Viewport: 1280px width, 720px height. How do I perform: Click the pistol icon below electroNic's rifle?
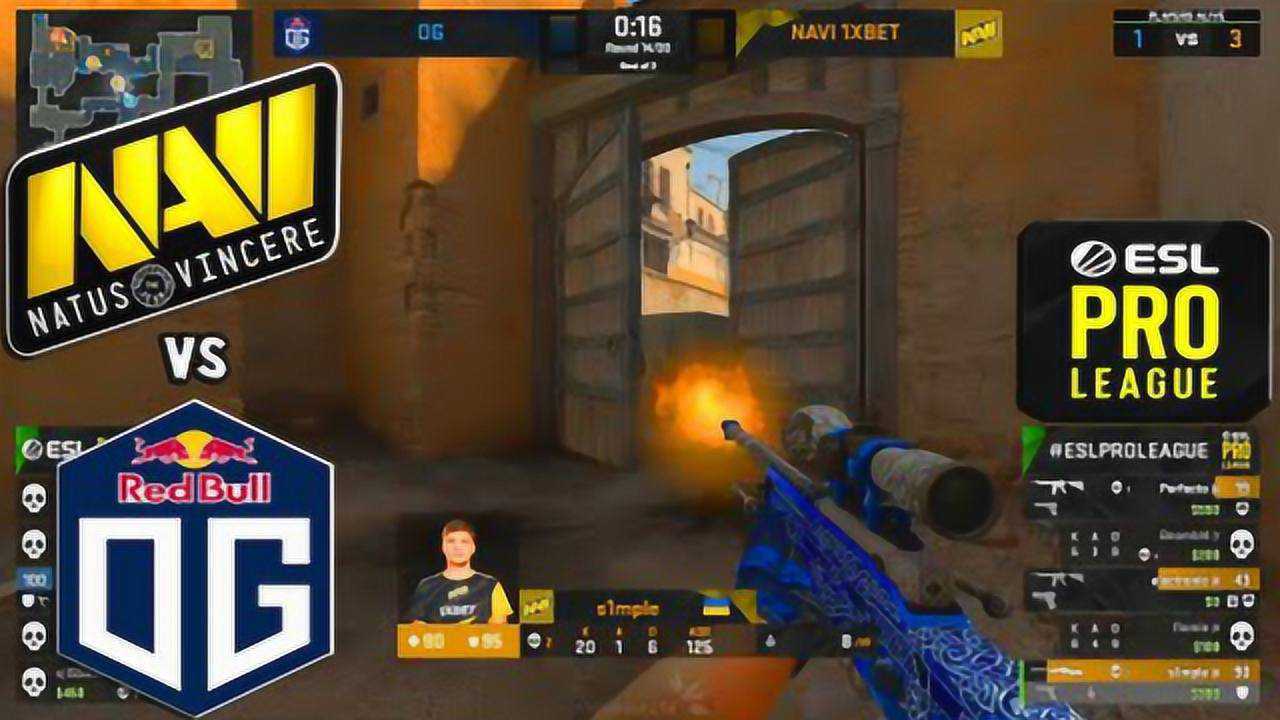[1045, 598]
